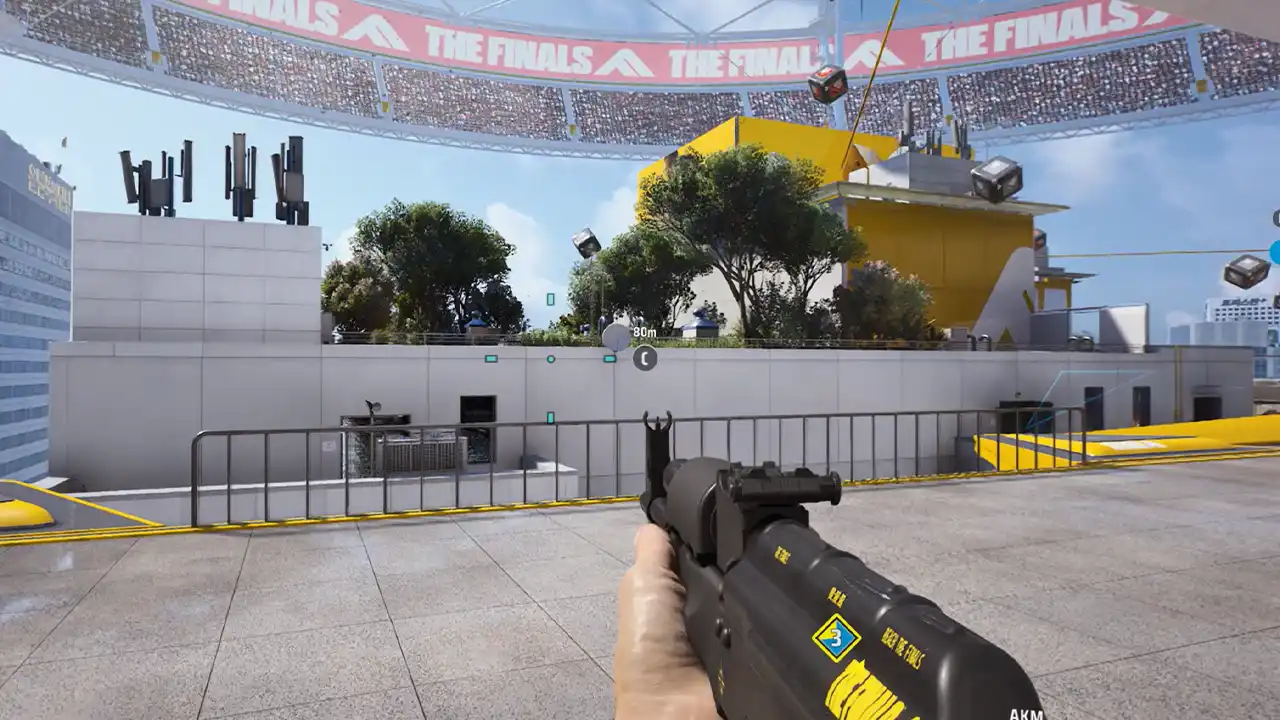Screen dimensions: 1280x720
Task: Click the small round teal marker at screen center
Action: (x=550, y=359)
